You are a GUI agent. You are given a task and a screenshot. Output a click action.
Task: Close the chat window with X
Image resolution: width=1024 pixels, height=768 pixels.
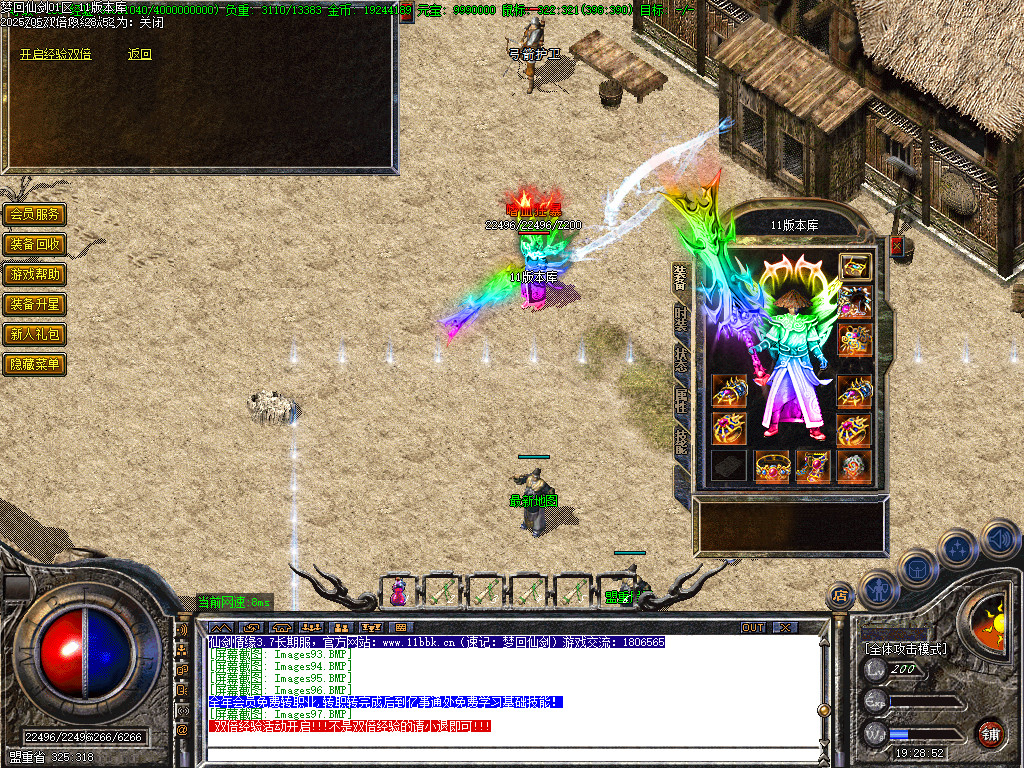click(x=786, y=627)
